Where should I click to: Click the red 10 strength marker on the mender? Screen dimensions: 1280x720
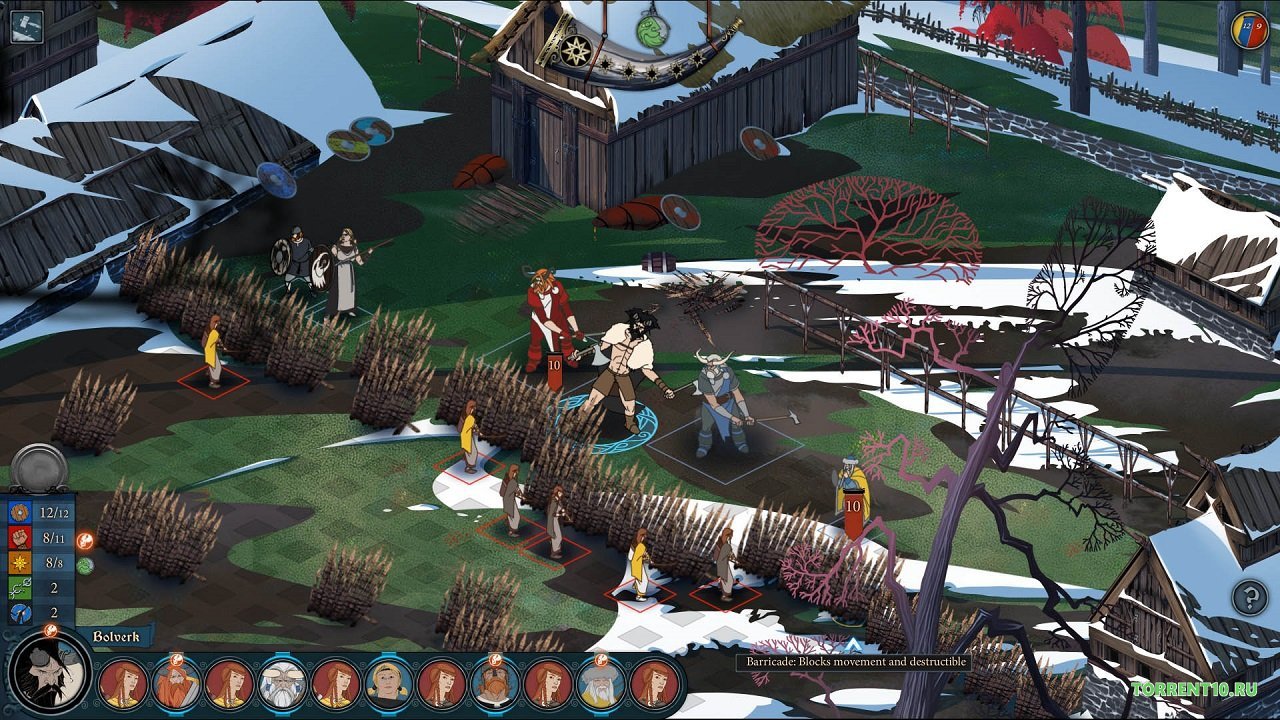tap(853, 508)
